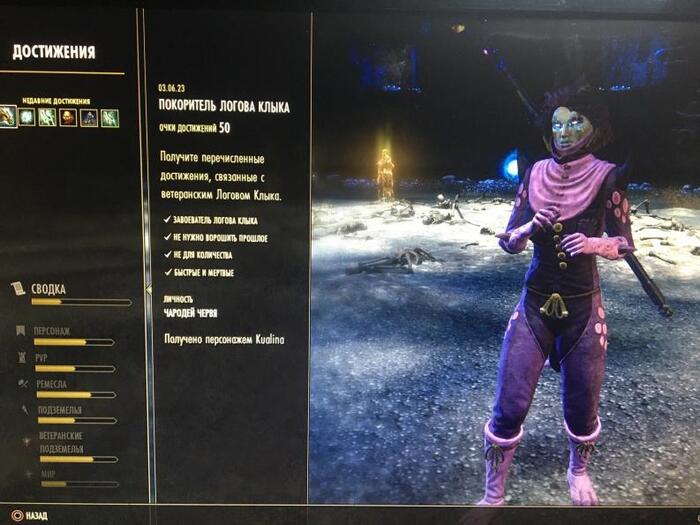Choose the Ремесла crafting category
Image resolution: width=700 pixels, height=525 pixels.
52,383
